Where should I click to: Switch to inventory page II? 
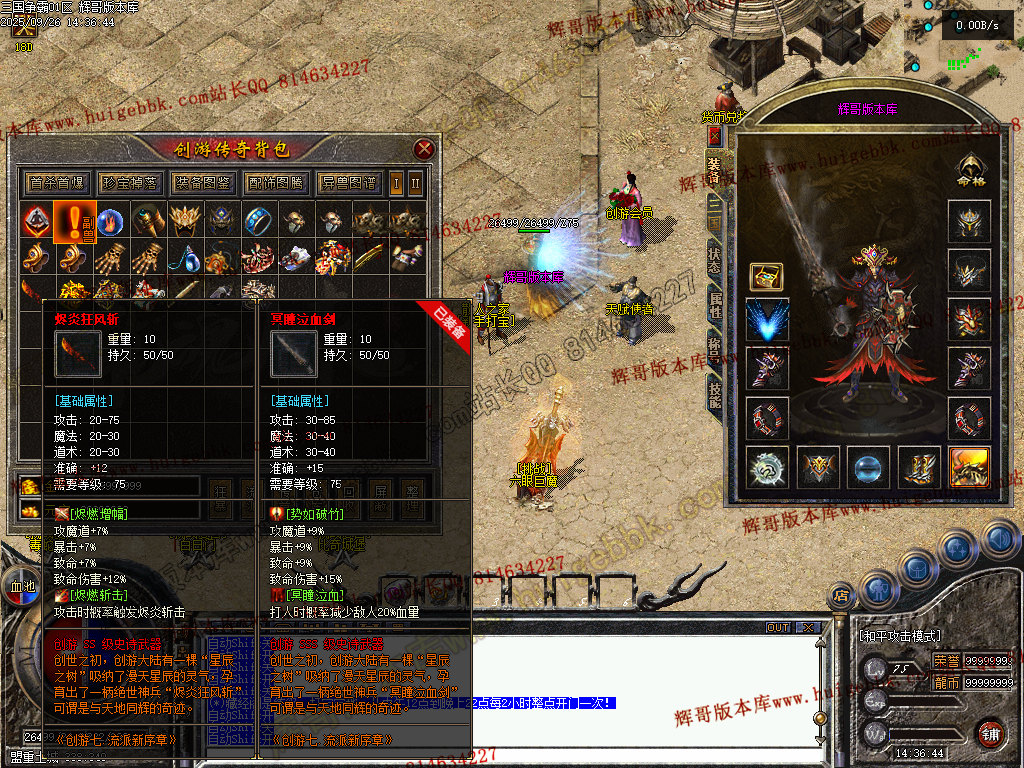pyautogui.click(x=415, y=183)
